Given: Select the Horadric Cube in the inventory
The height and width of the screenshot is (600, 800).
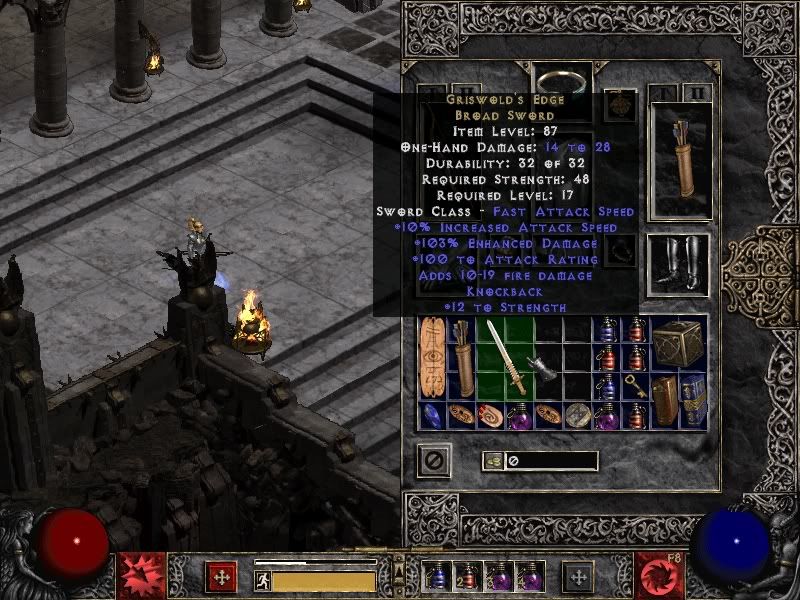Looking at the screenshot, I should click(x=678, y=343).
